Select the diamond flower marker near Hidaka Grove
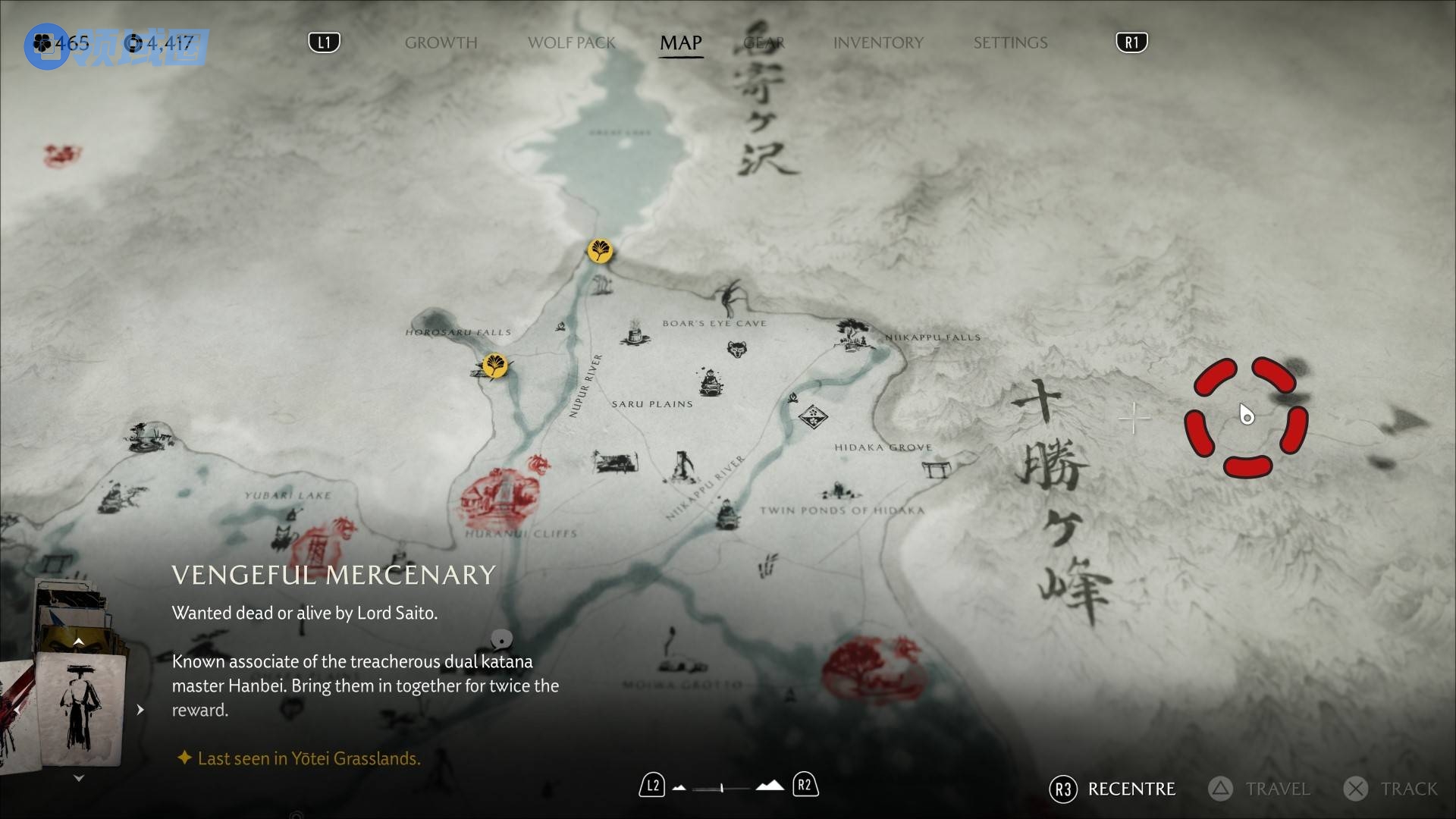Image resolution: width=1456 pixels, height=819 pixels. click(813, 416)
